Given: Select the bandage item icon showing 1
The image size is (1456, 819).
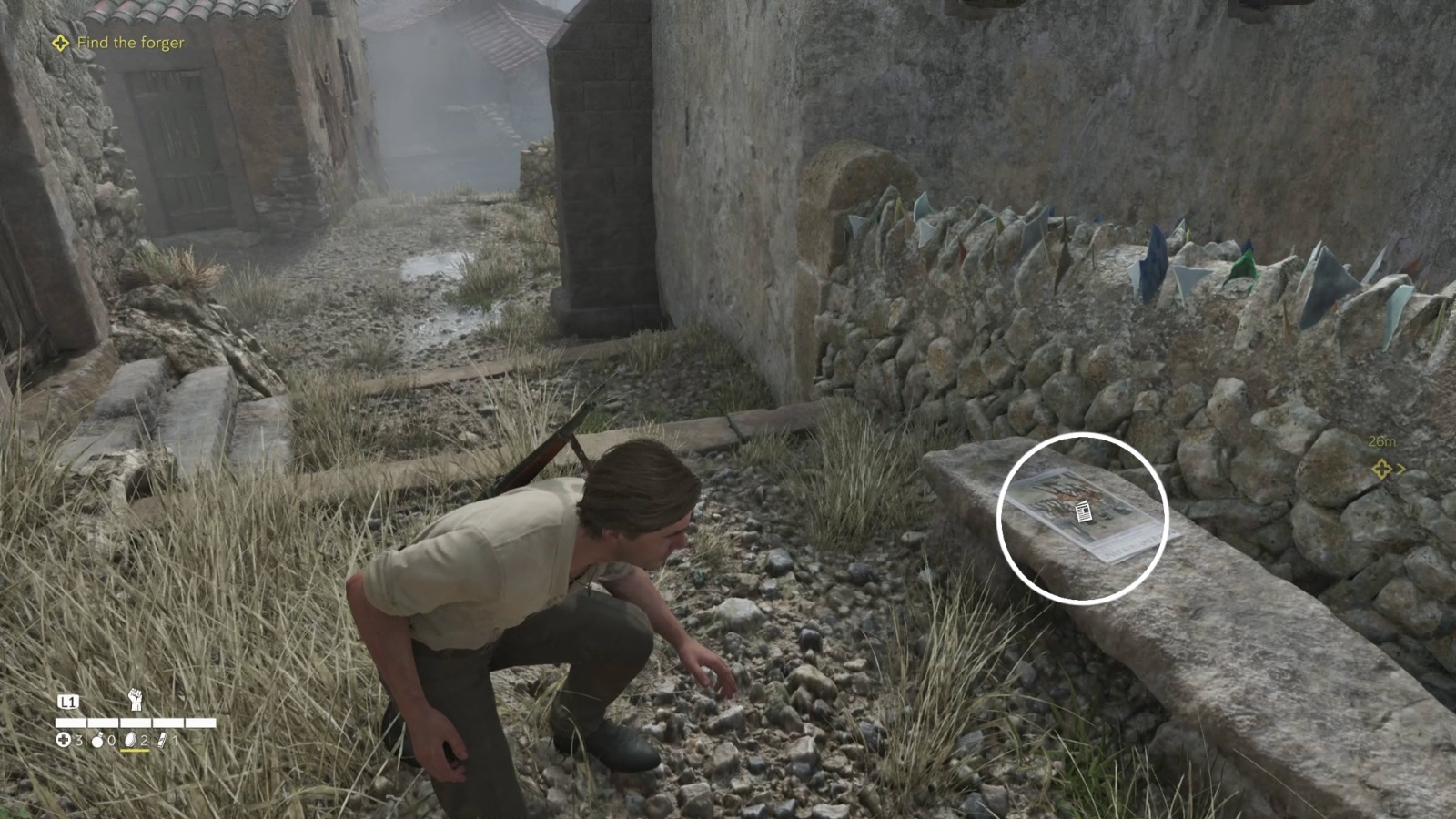Looking at the screenshot, I should tap(163, 740).
